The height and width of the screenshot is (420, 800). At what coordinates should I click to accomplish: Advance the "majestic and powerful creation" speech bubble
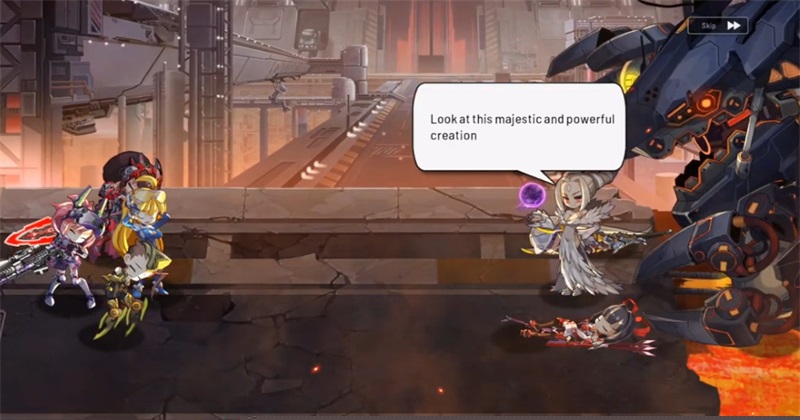tap(520, 127)
